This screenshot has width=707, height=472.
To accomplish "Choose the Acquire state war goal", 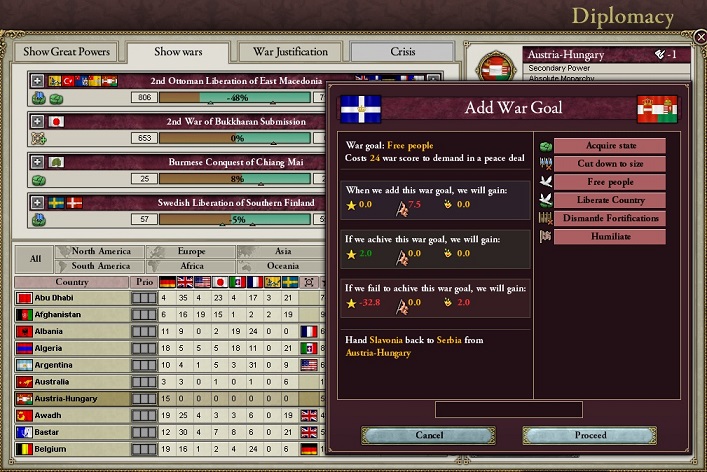I will (609, 146).
